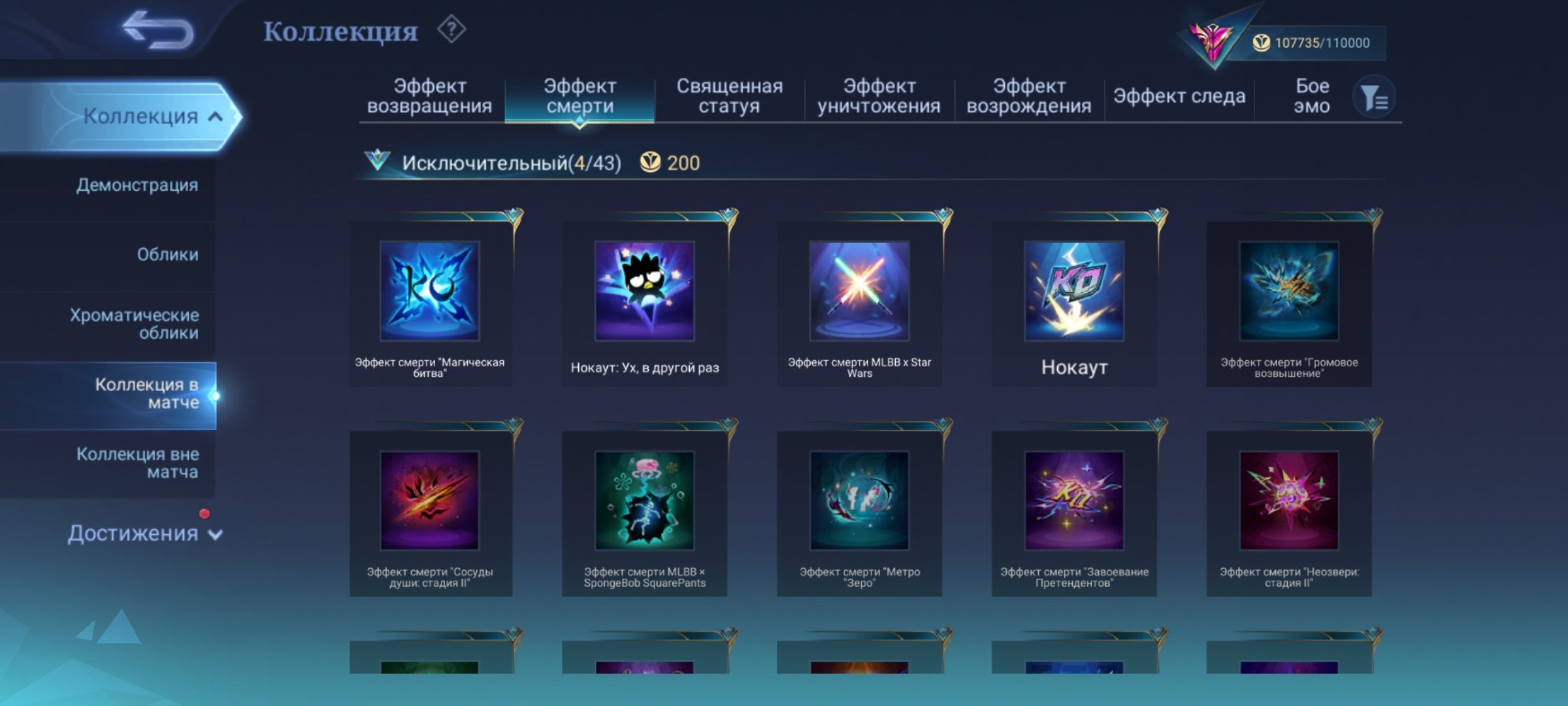Collapse the Коллекция sidebar chevron

(214, 115)
